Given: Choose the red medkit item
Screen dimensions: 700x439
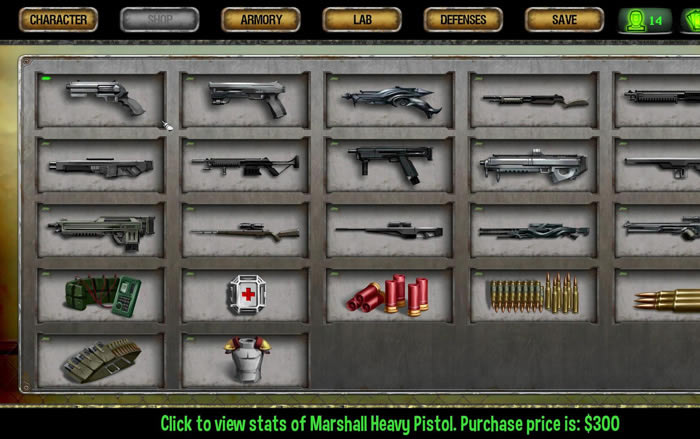Looking at the screenshot, I should (245, 295).
